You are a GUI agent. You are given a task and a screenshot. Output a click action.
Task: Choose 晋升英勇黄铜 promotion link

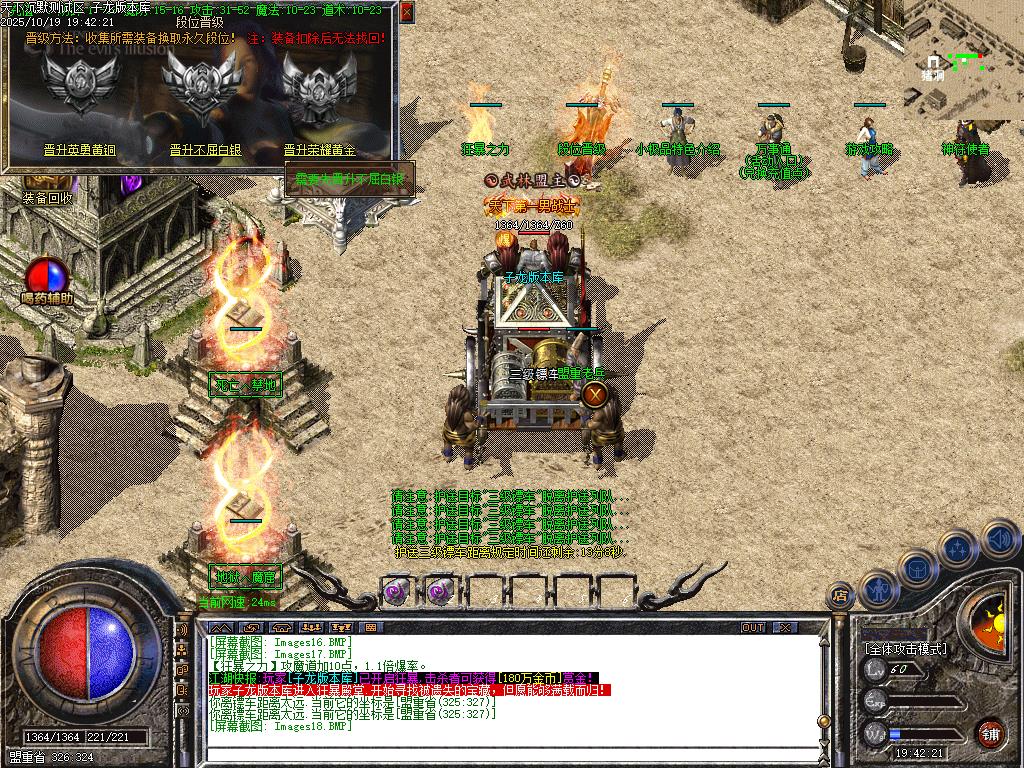79,150
